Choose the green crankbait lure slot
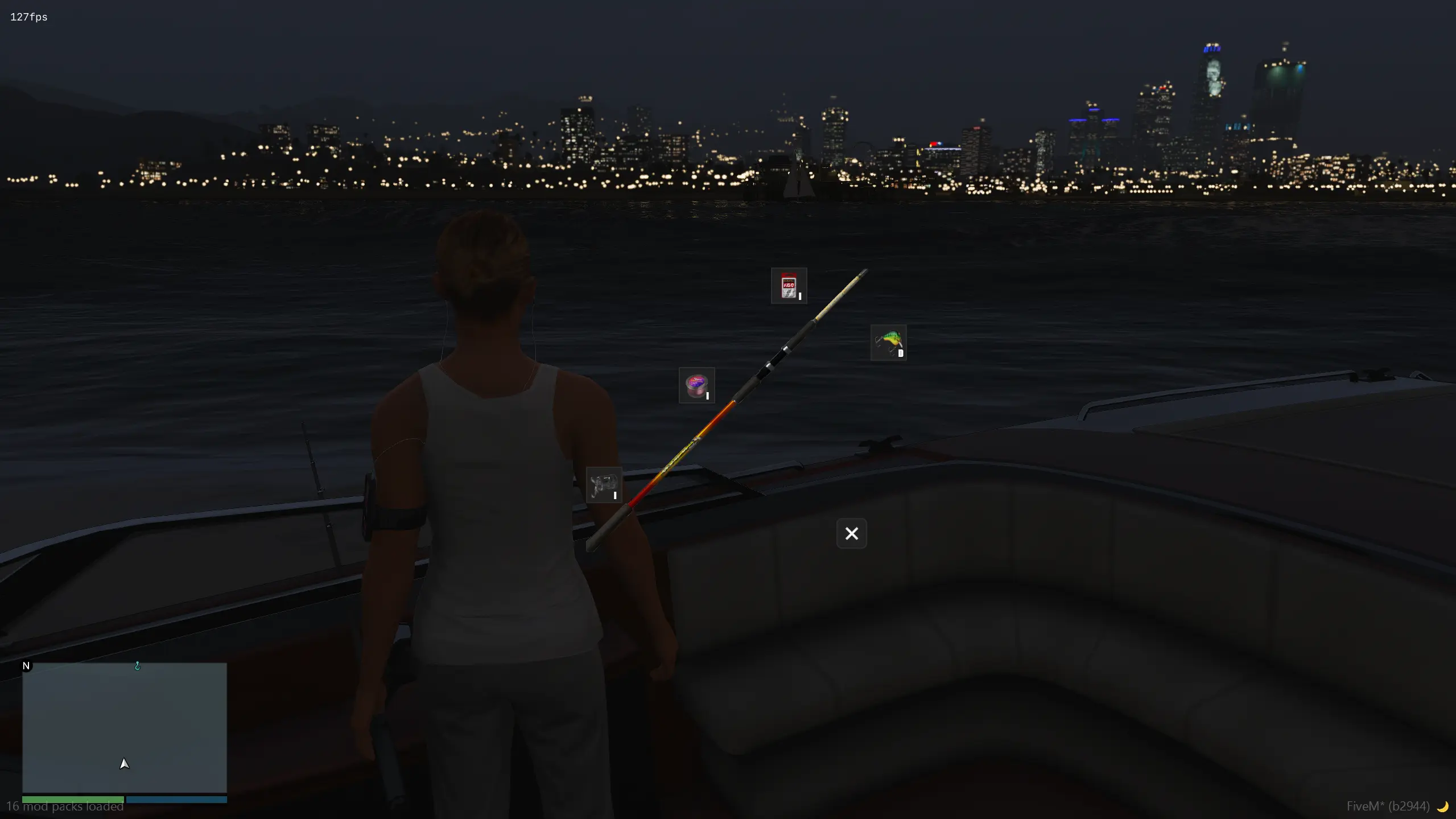Screen dimensions: 1456x819 point(888,343)
